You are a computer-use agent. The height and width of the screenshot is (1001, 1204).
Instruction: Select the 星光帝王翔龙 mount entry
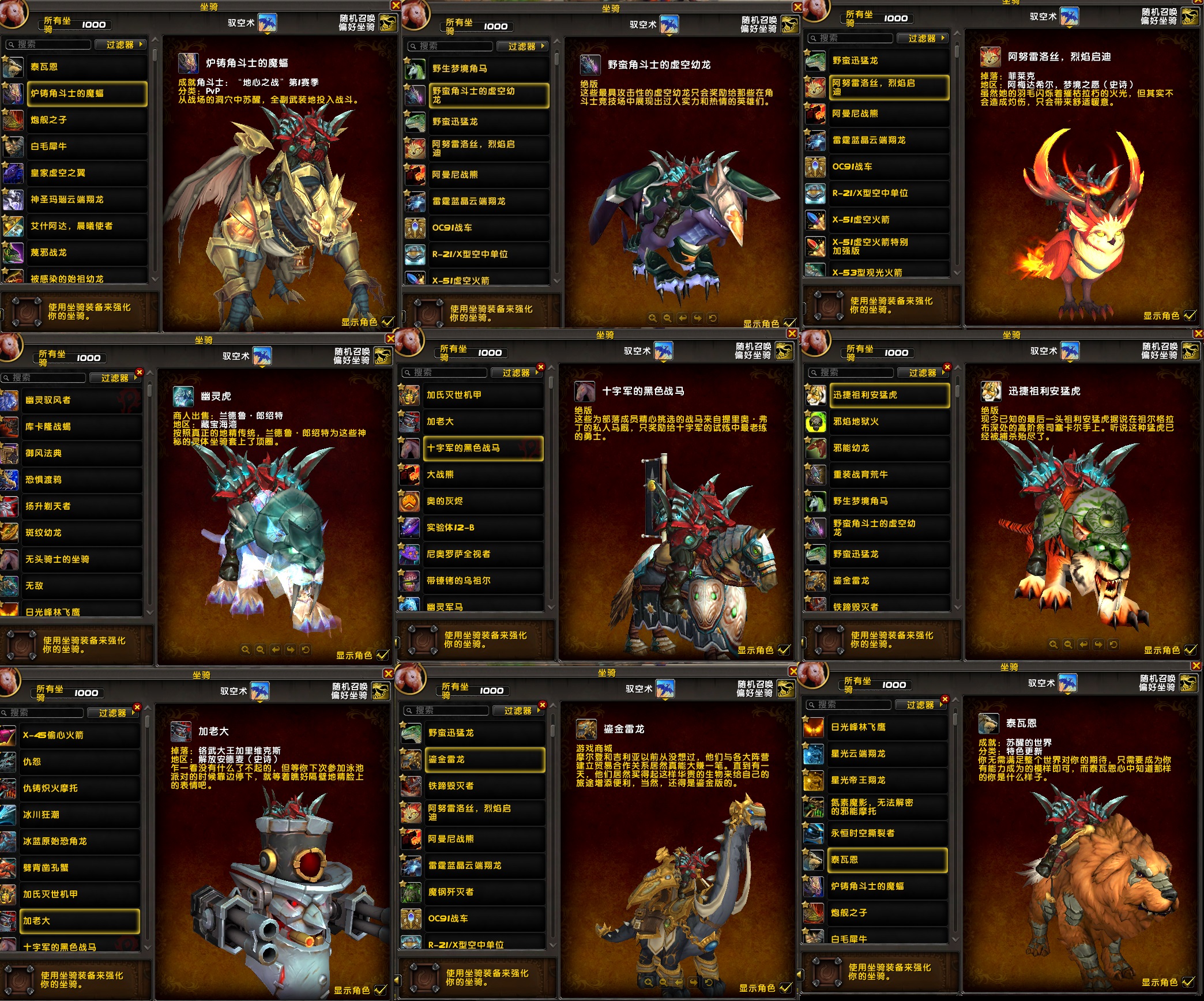(887, 780)
